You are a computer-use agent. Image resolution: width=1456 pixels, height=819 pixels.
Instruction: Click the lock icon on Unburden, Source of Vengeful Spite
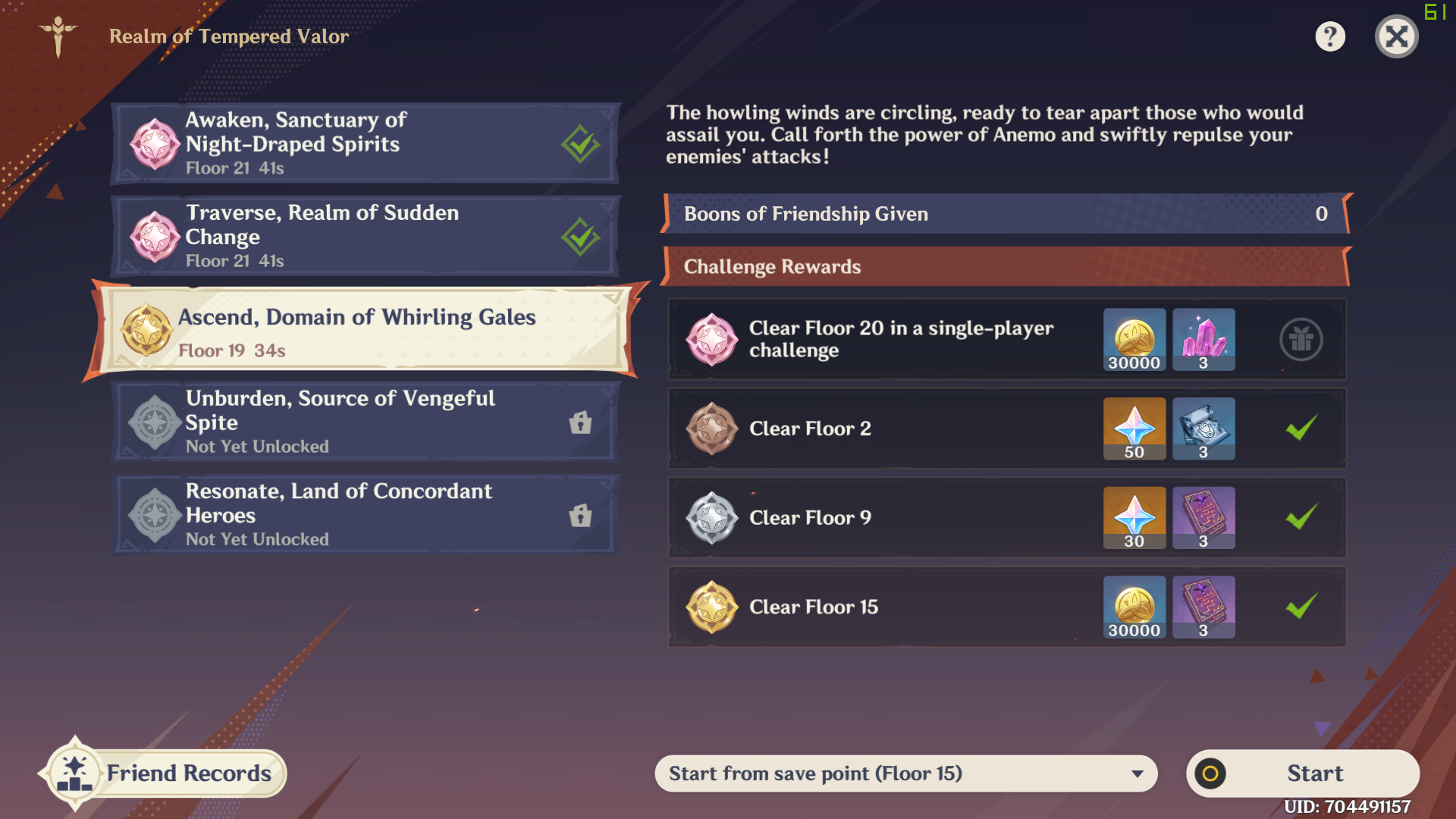tap(579, 423)
